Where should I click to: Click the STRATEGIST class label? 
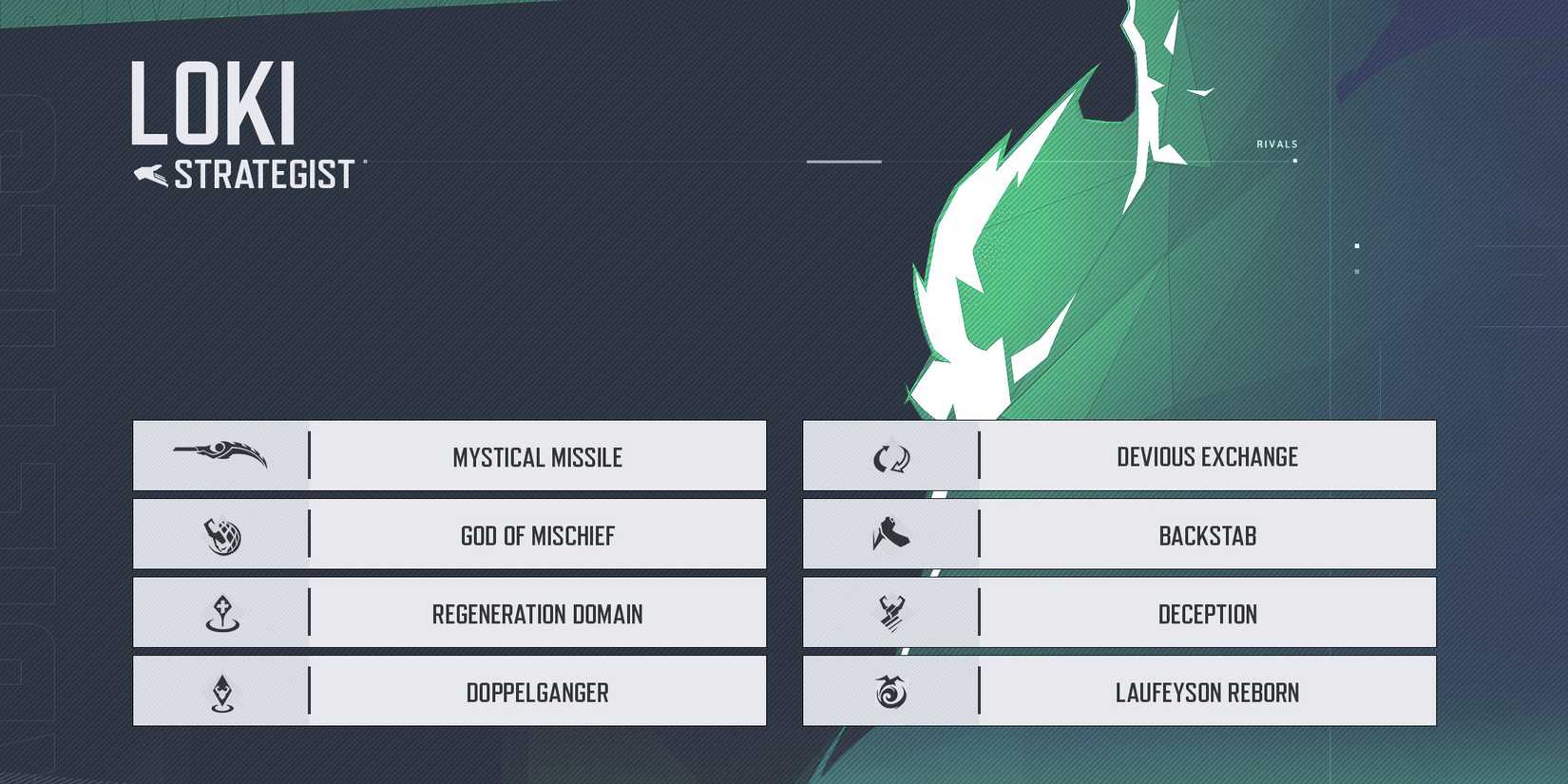pos(263,173)
